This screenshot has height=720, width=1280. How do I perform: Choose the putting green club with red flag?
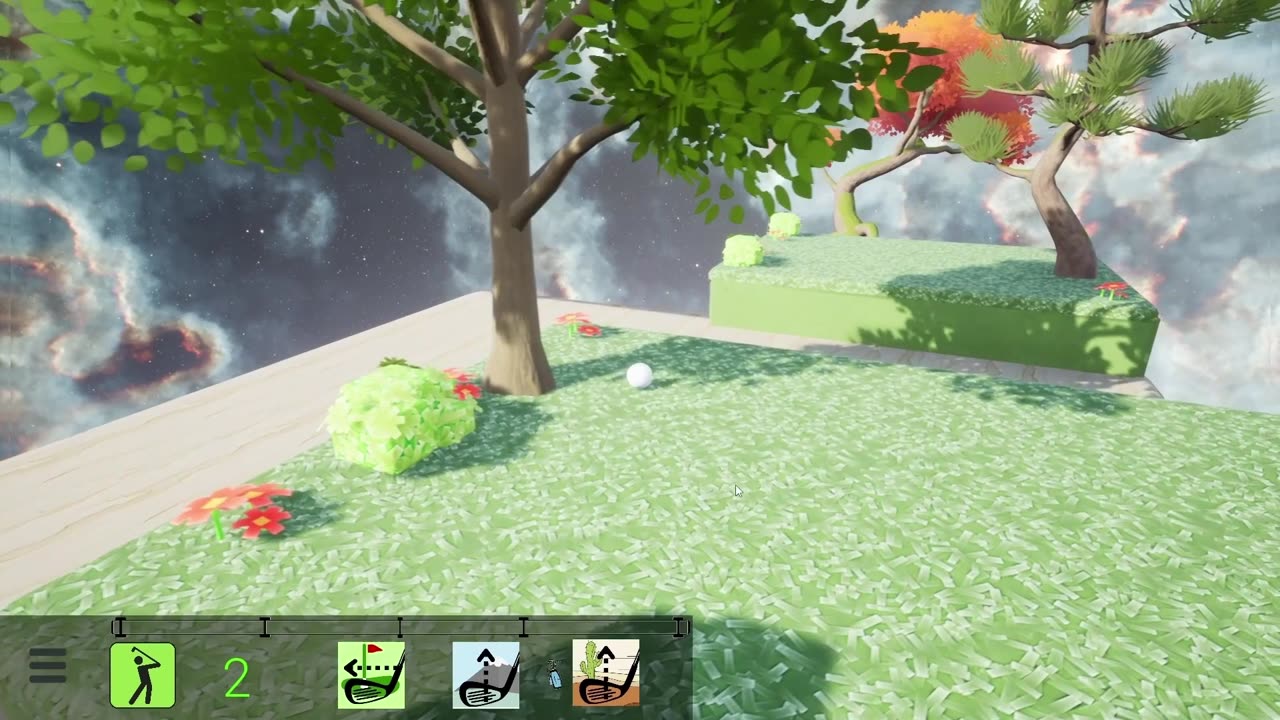(x=371, y=675)
